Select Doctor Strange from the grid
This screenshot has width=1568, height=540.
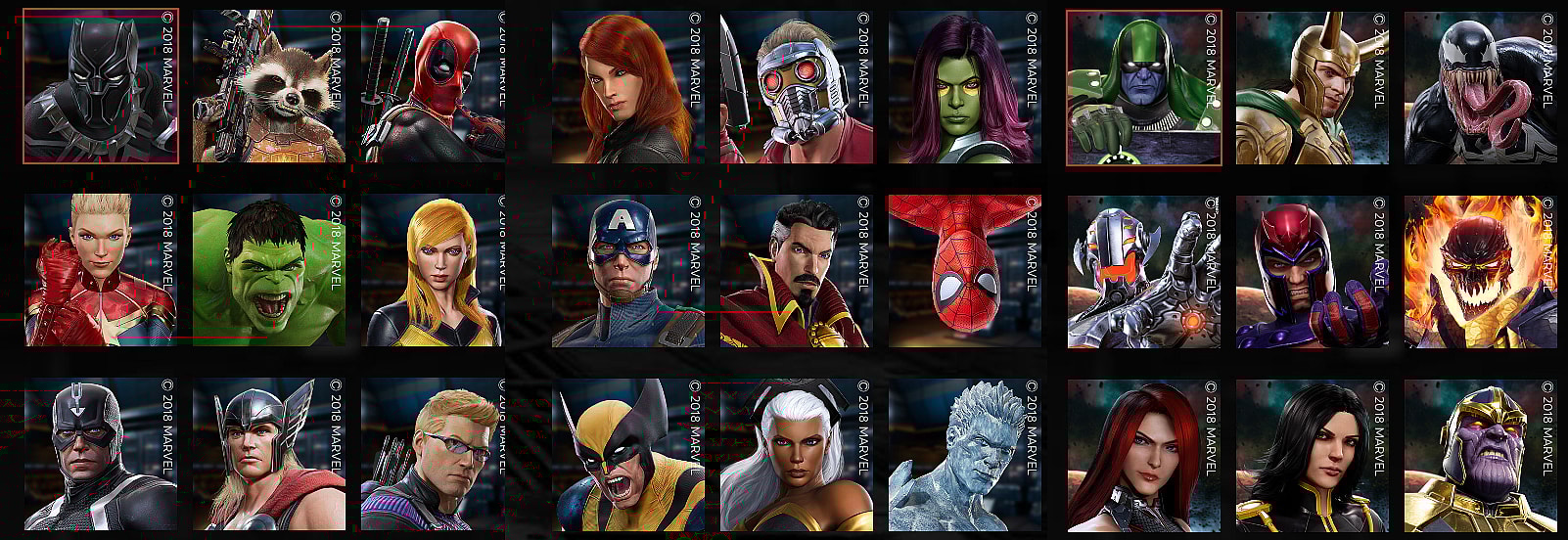click(x=797, y=270)
